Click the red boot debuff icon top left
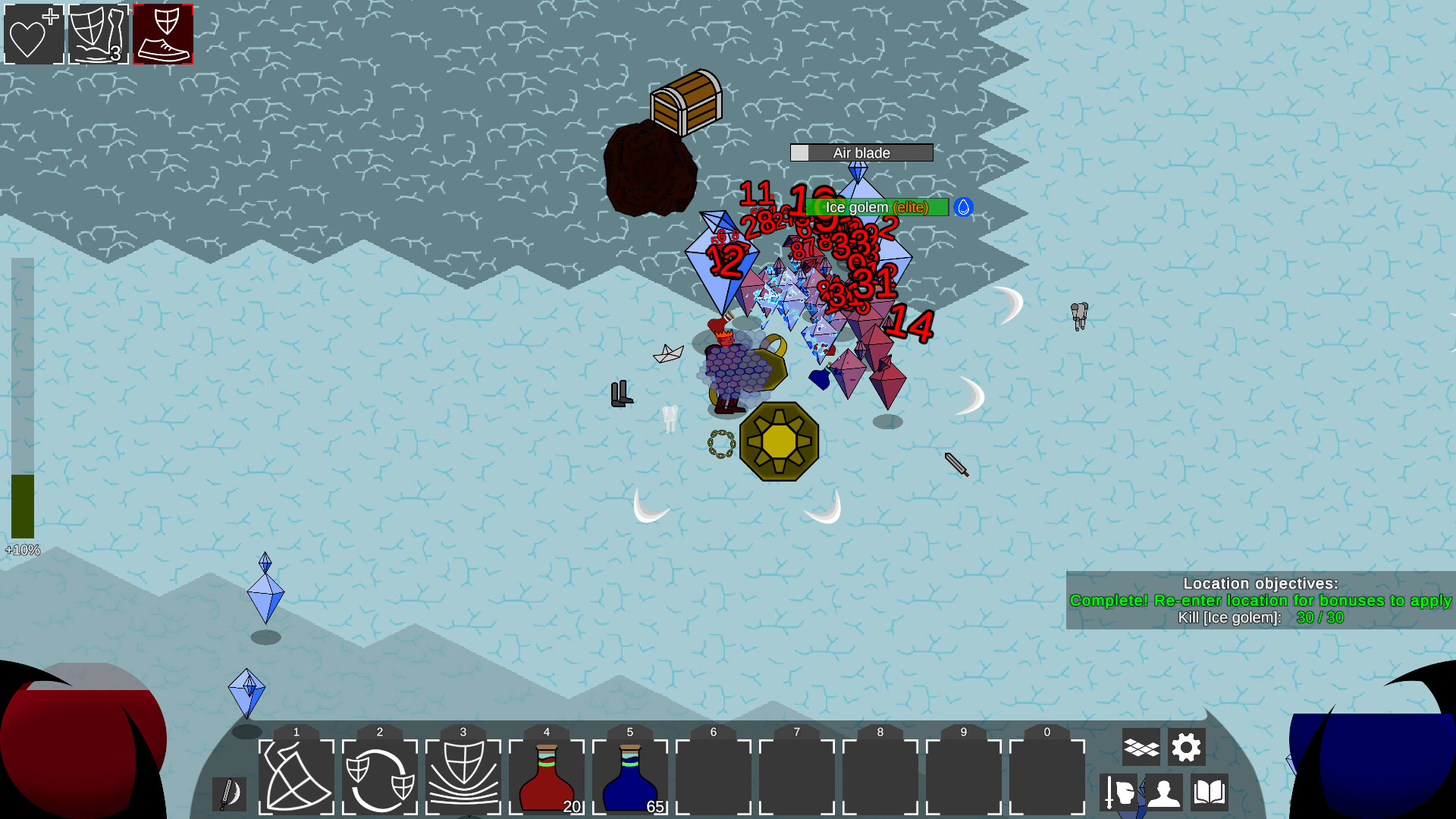 pos(163,33)
